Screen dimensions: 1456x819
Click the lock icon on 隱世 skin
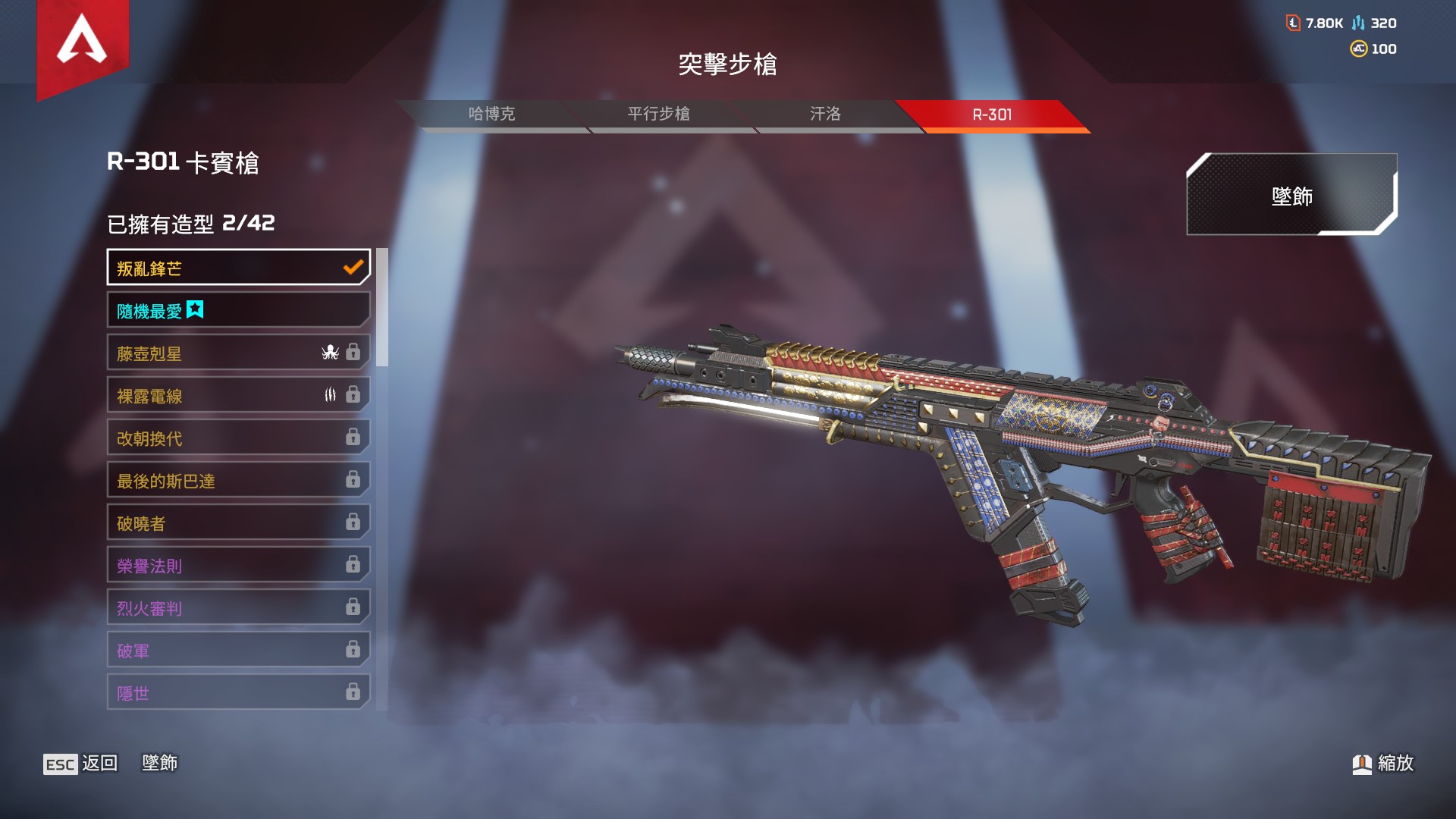(x=351, y=692)
